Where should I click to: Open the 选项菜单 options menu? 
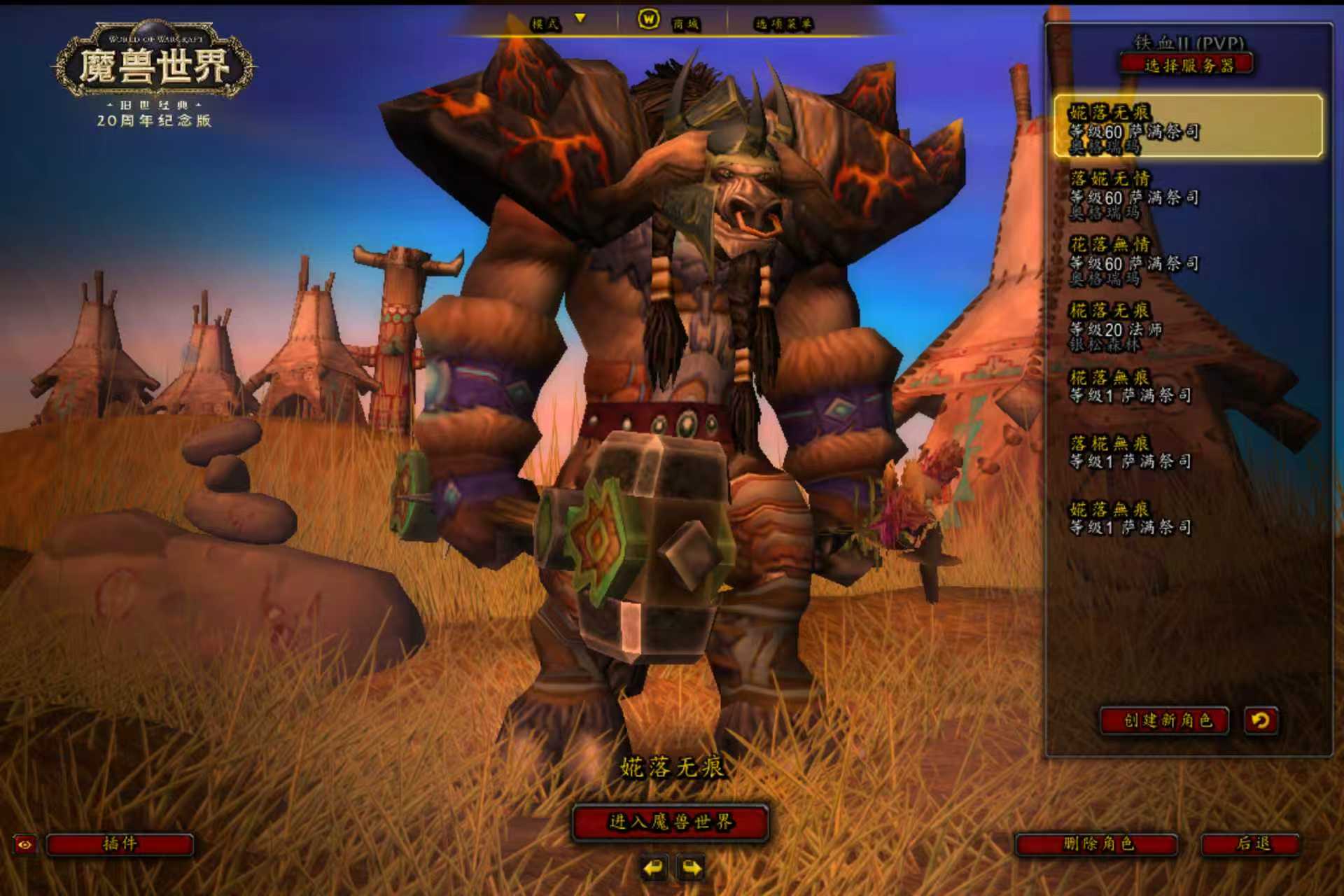click(783, 24)
